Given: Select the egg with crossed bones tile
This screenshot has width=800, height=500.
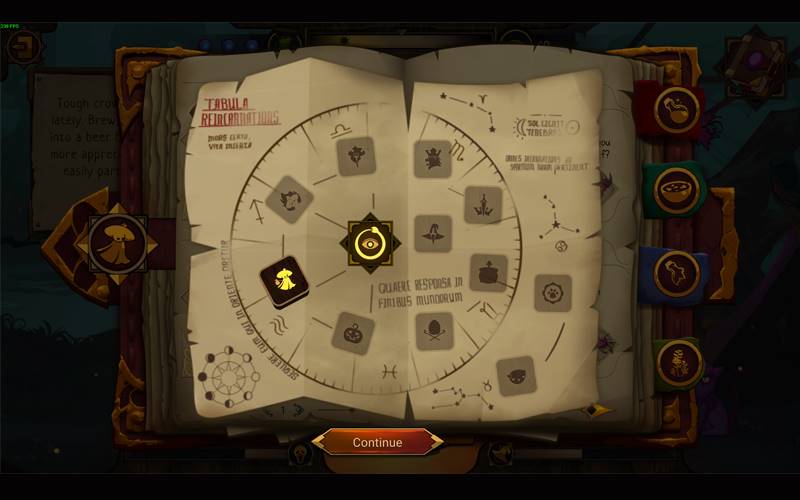Looking at the screenshot, I should click(434, 330).
